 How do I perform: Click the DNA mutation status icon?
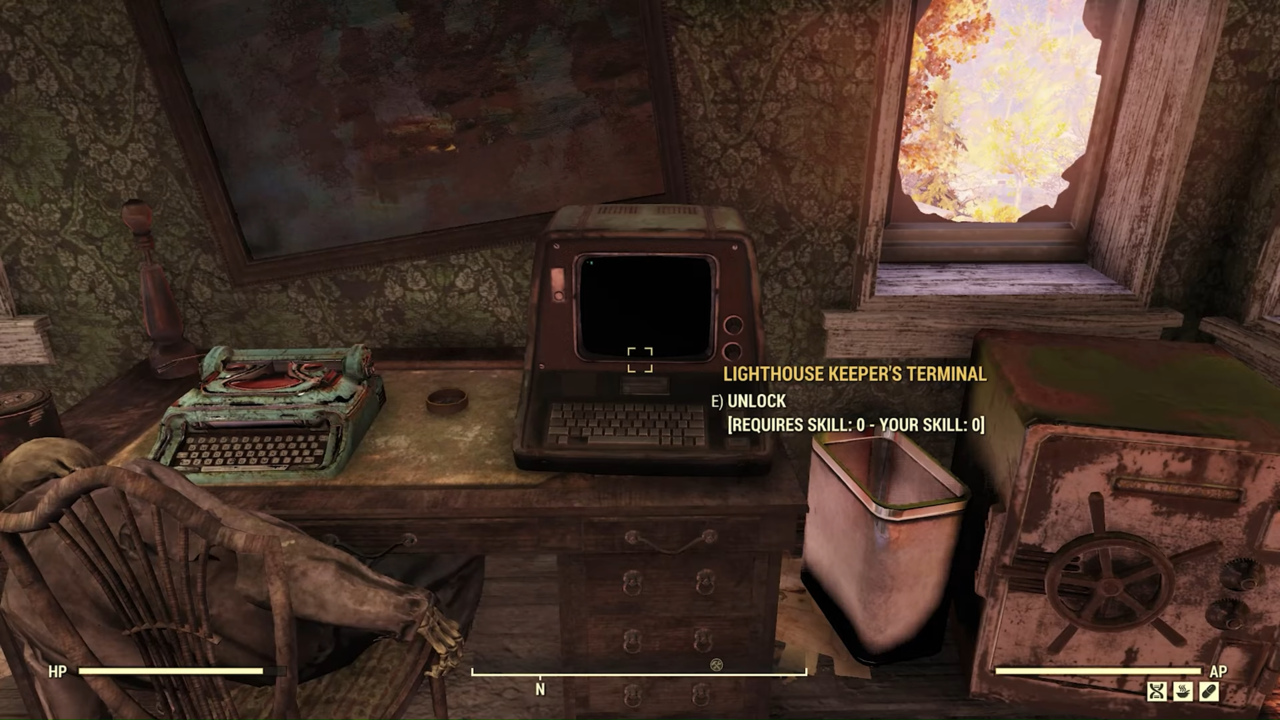click(1156, 691)
